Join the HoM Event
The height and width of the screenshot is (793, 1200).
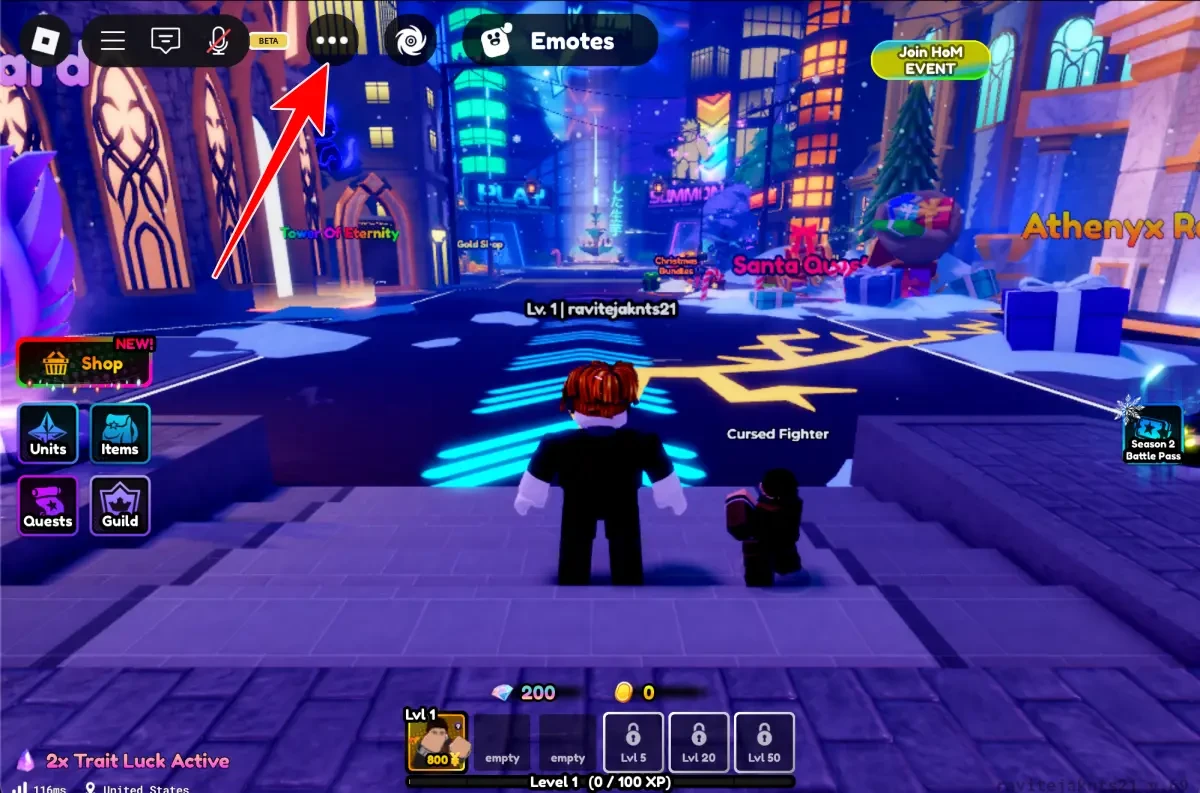(x=930, y=60)
